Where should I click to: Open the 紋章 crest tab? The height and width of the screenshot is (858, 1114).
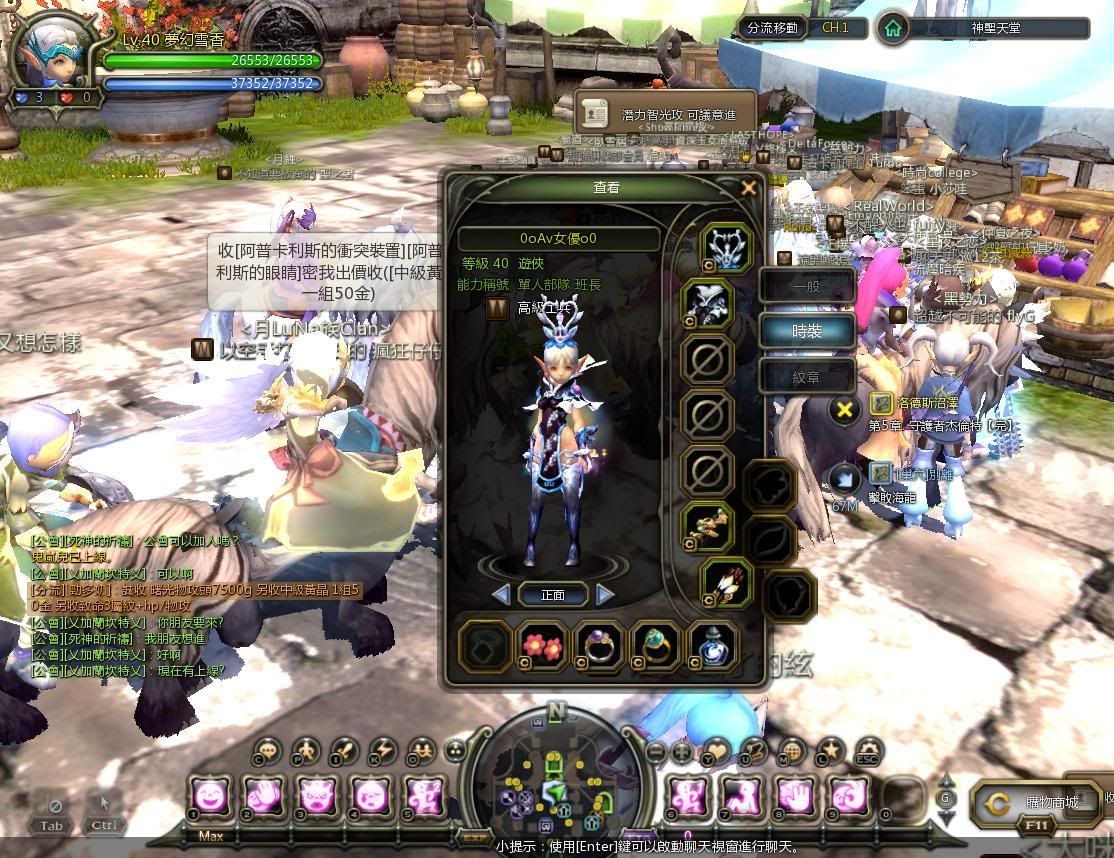click(806, 377)
